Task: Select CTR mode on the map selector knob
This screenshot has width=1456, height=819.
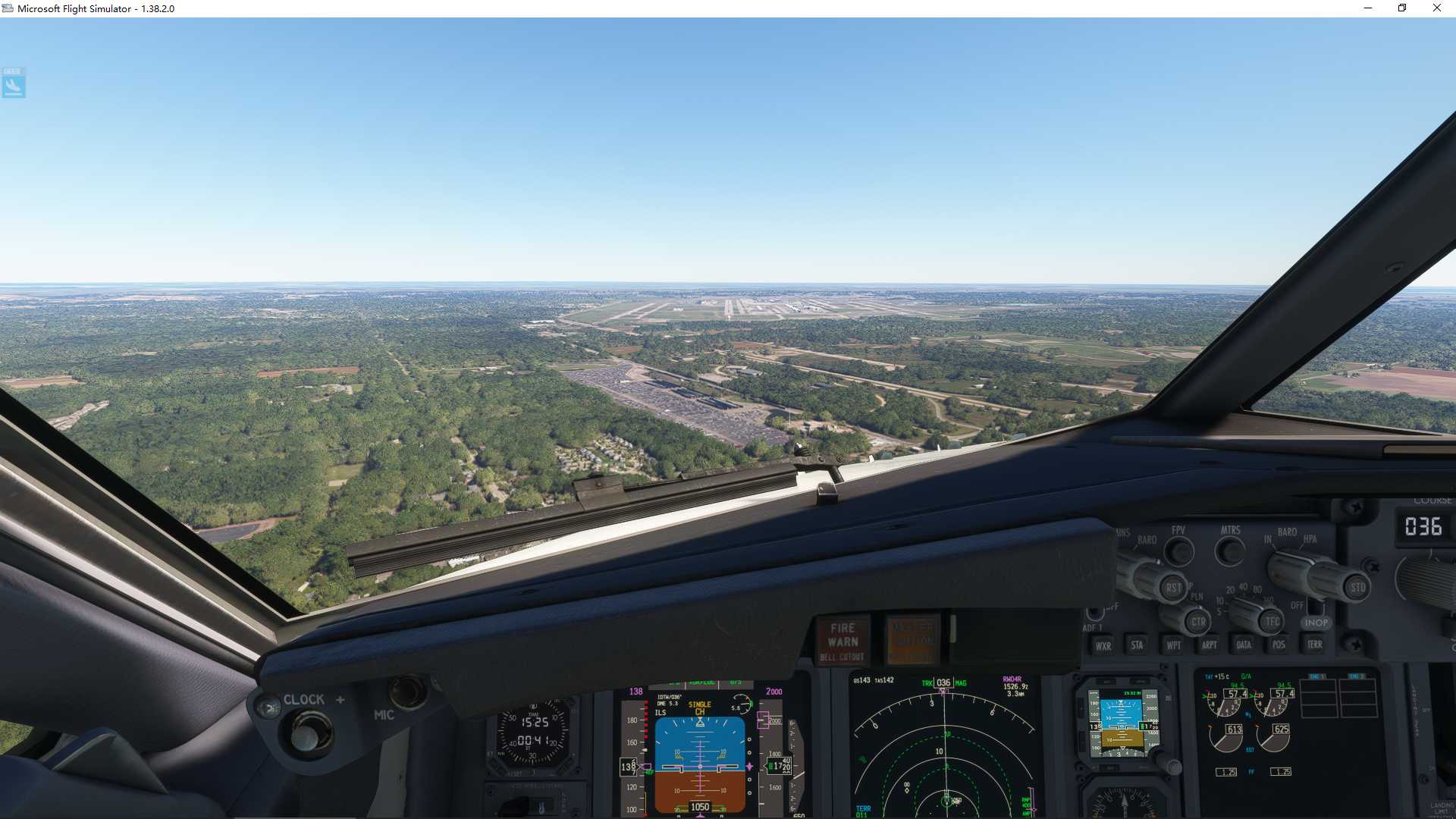Action: pyautogui.click(x=1197, y=622)
